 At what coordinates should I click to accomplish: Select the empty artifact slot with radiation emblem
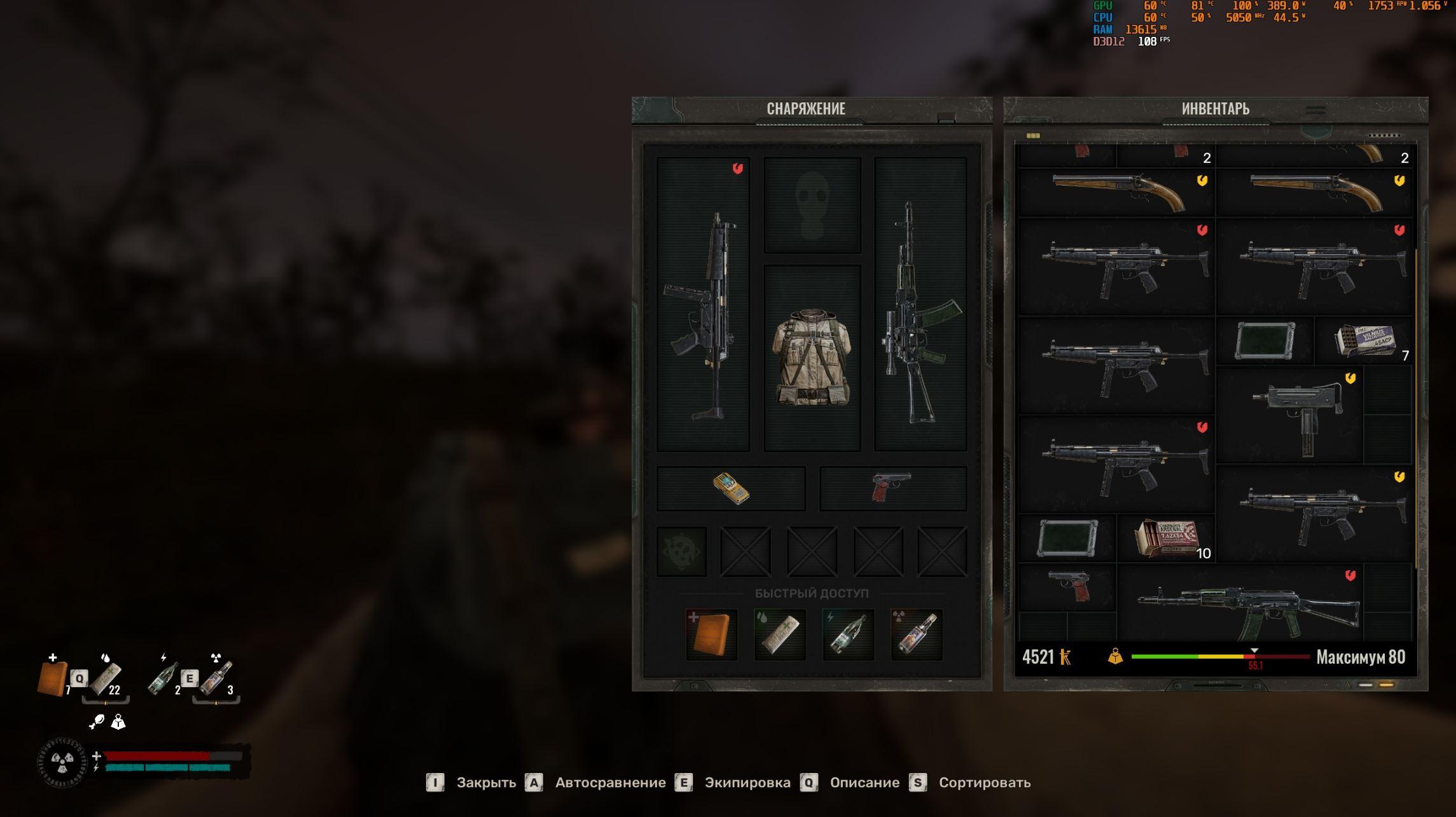681,551
